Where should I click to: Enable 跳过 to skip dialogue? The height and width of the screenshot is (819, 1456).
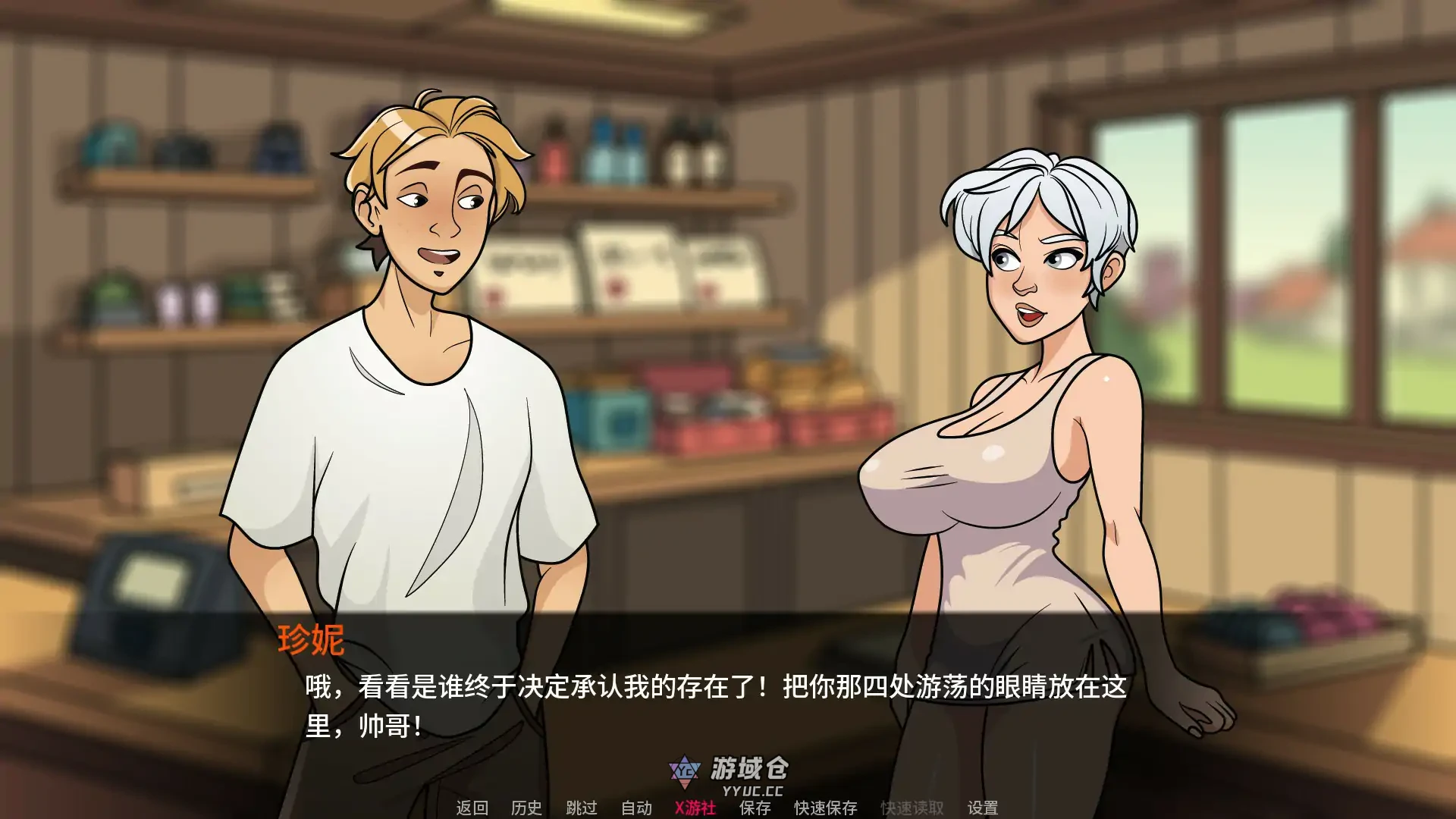(x=581, y=809)
